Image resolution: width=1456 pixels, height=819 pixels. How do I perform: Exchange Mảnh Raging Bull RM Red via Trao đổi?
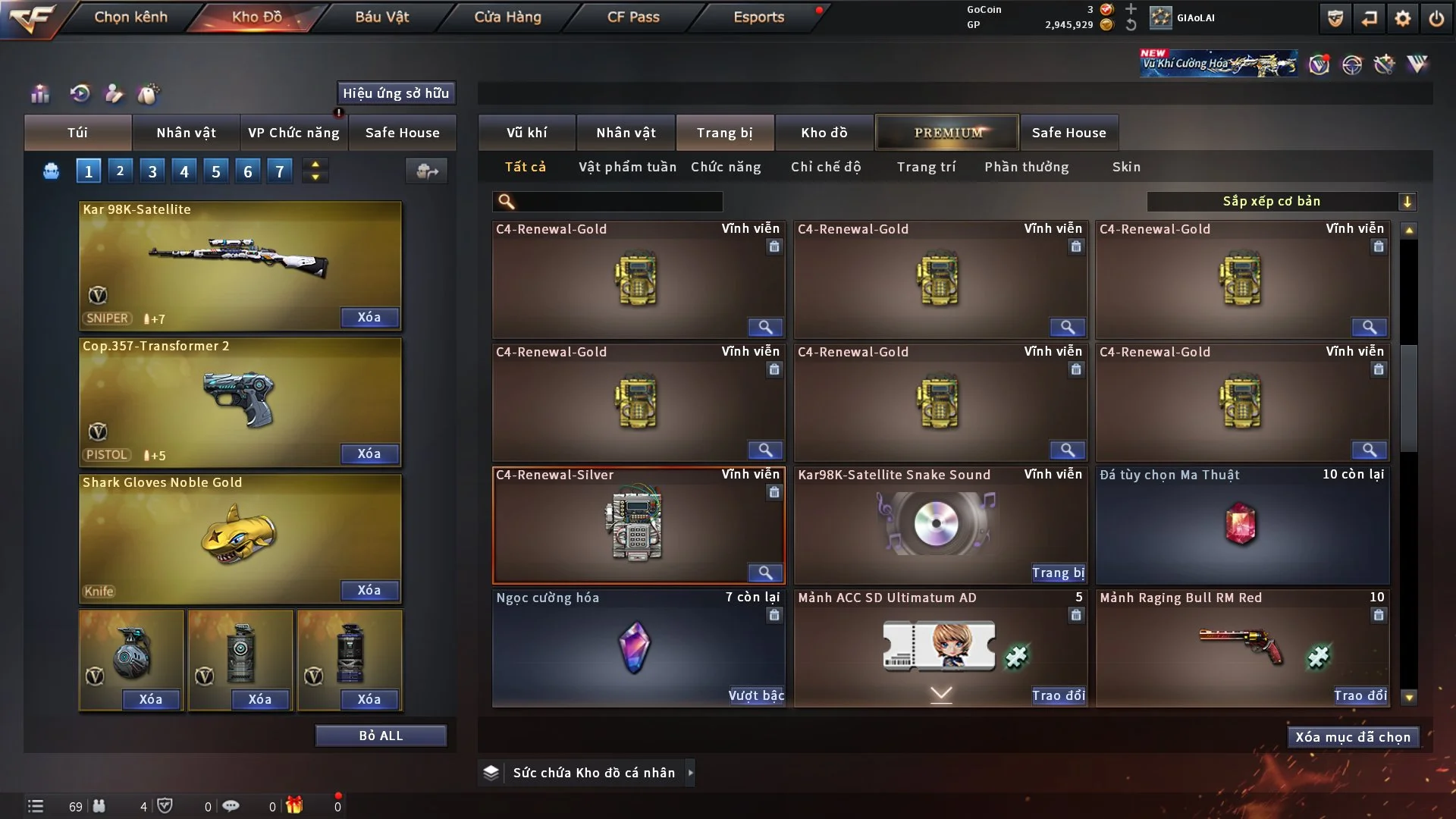[x=1360, y=695]
